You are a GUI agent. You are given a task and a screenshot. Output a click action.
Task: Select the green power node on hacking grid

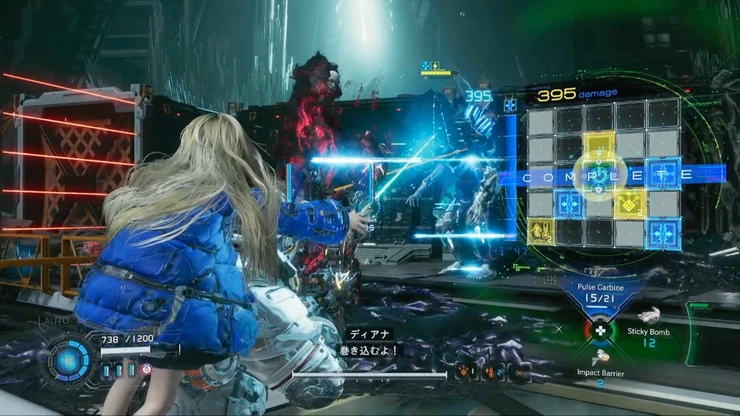coord(600,175)
